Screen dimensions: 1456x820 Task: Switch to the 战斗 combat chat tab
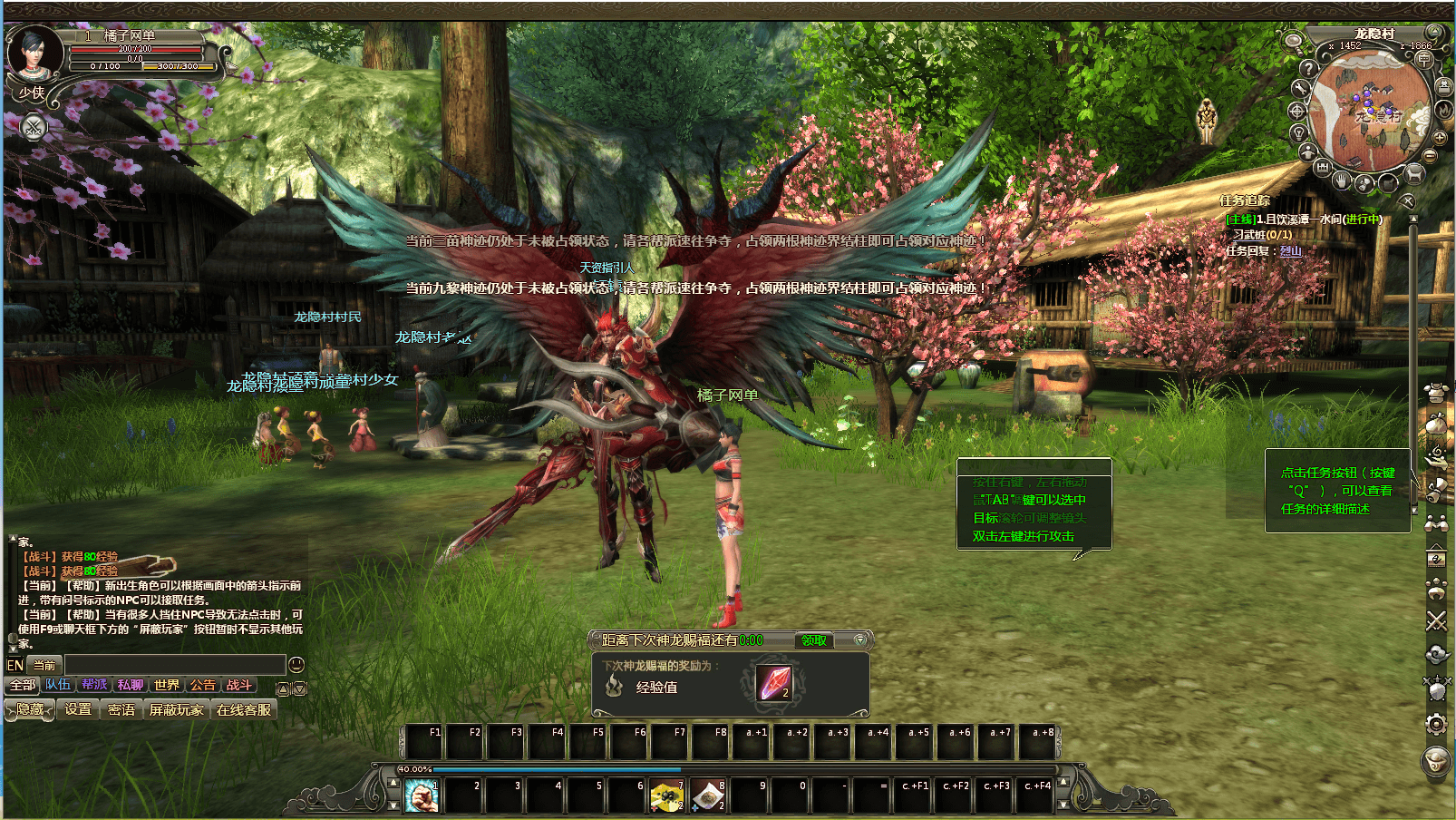point(239,685)
